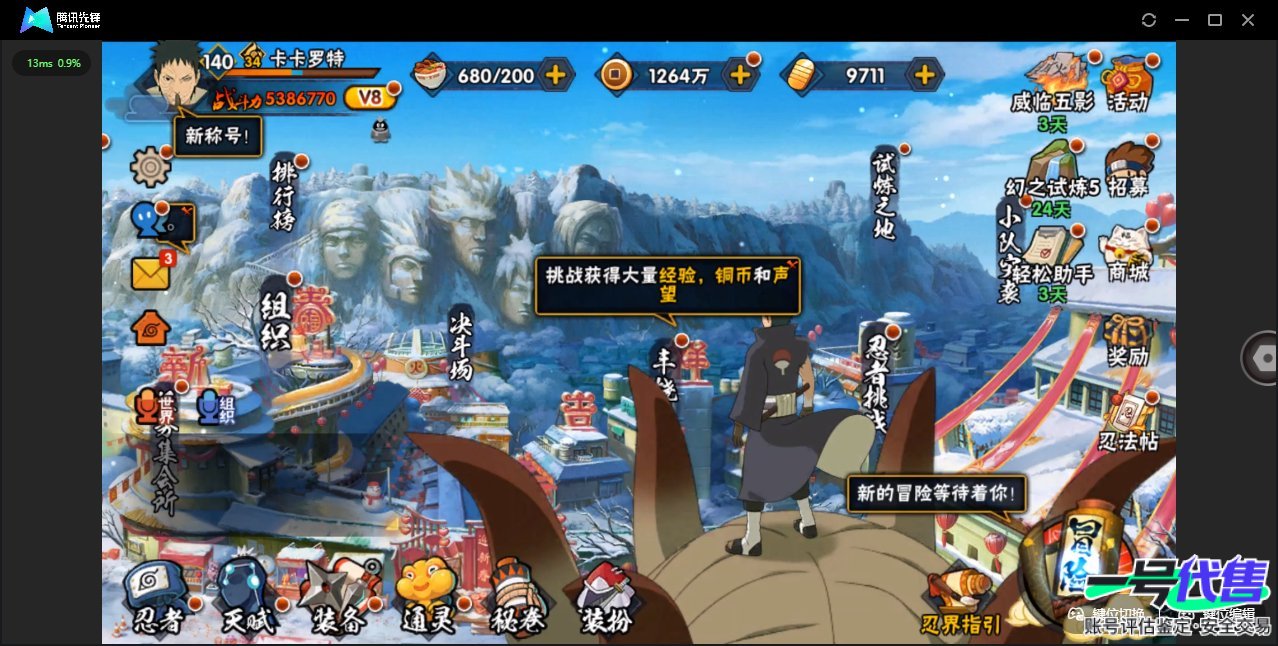Open the 奖励 rewards icon
The width and height of the screenshot is (1278, 646).
coord(1127,340)
